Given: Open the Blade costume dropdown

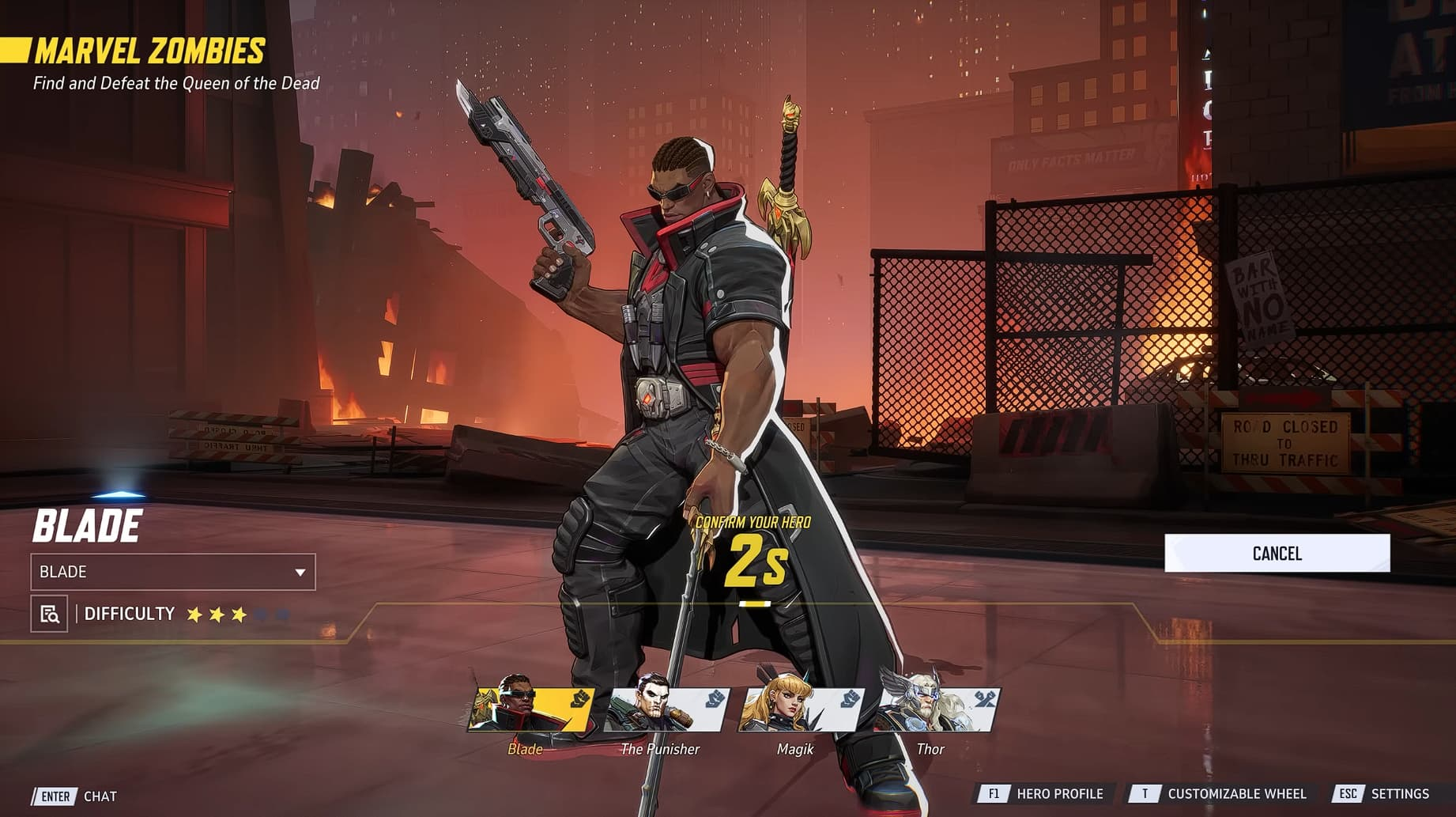Looking at the screenshot, I should 173,572.
